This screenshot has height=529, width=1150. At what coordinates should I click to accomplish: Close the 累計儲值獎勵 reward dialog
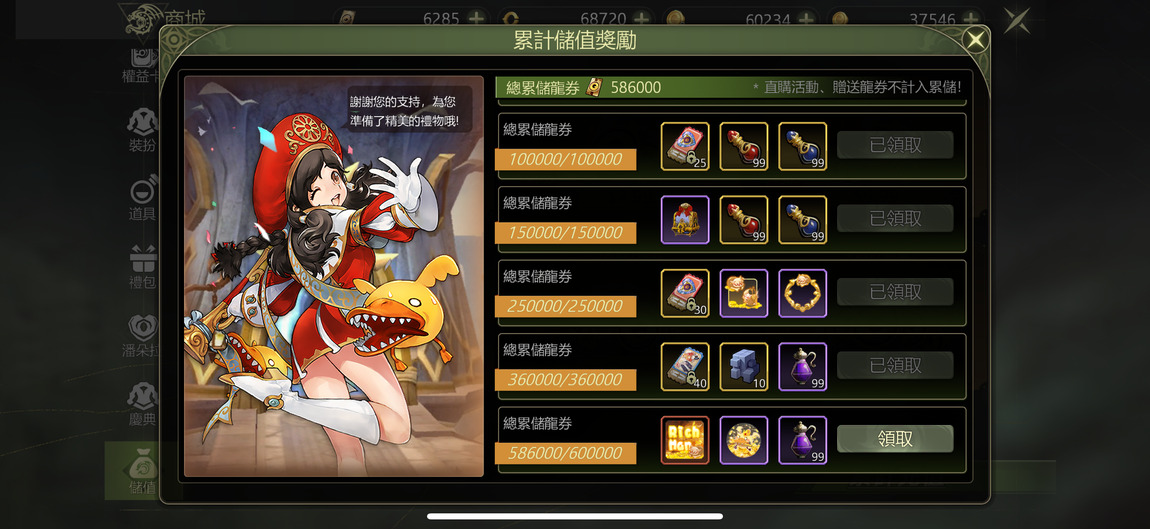pos(975,41)
